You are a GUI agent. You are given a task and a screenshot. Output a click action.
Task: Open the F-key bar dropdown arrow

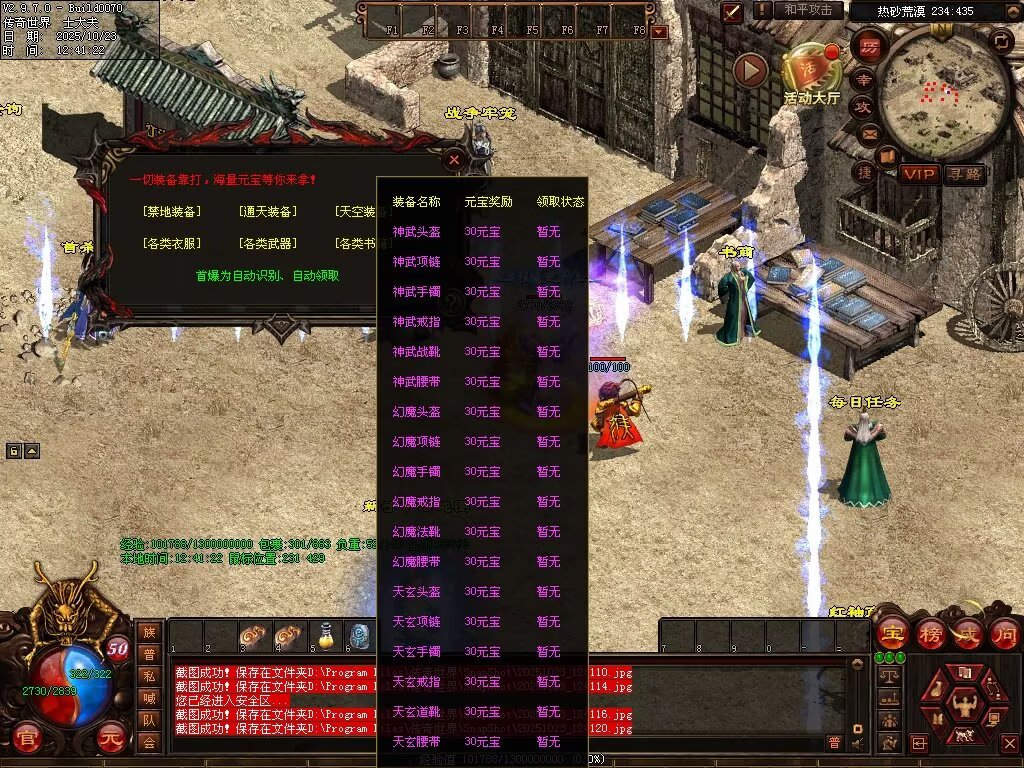pyautogui.click(x=658, y=32)
